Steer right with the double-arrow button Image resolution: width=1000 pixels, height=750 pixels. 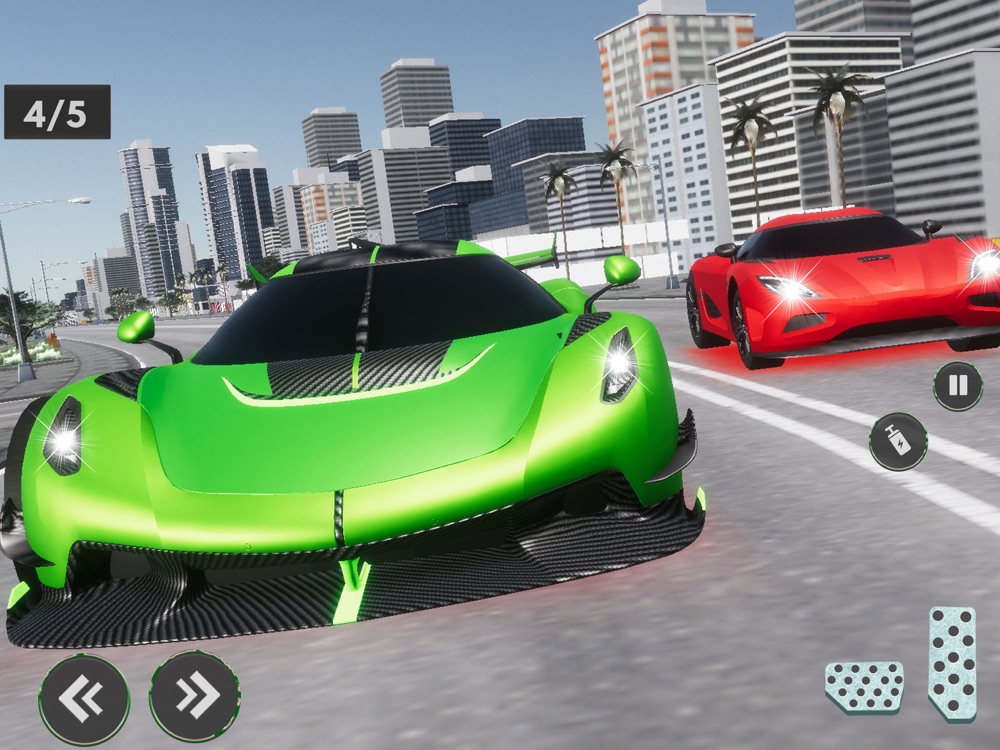(x=194, y=697)
